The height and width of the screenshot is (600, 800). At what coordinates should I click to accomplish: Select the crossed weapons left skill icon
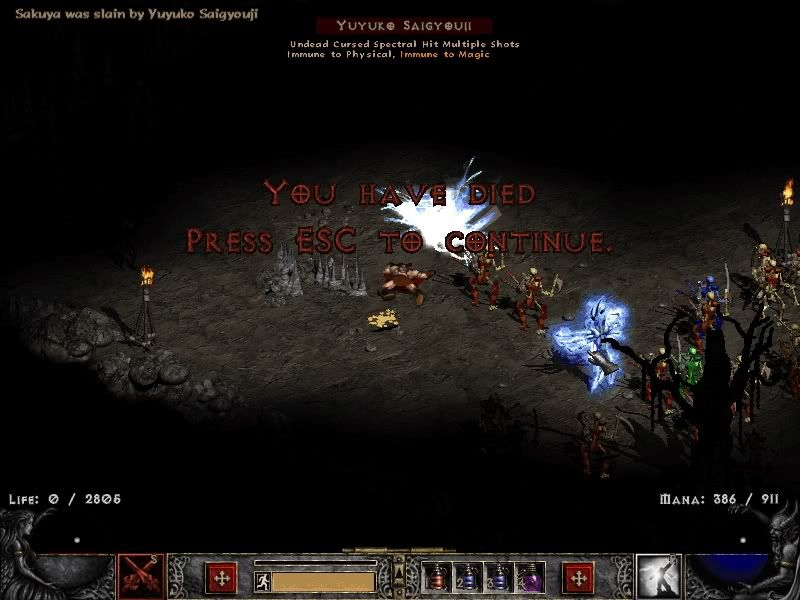[x=142, y=577]
